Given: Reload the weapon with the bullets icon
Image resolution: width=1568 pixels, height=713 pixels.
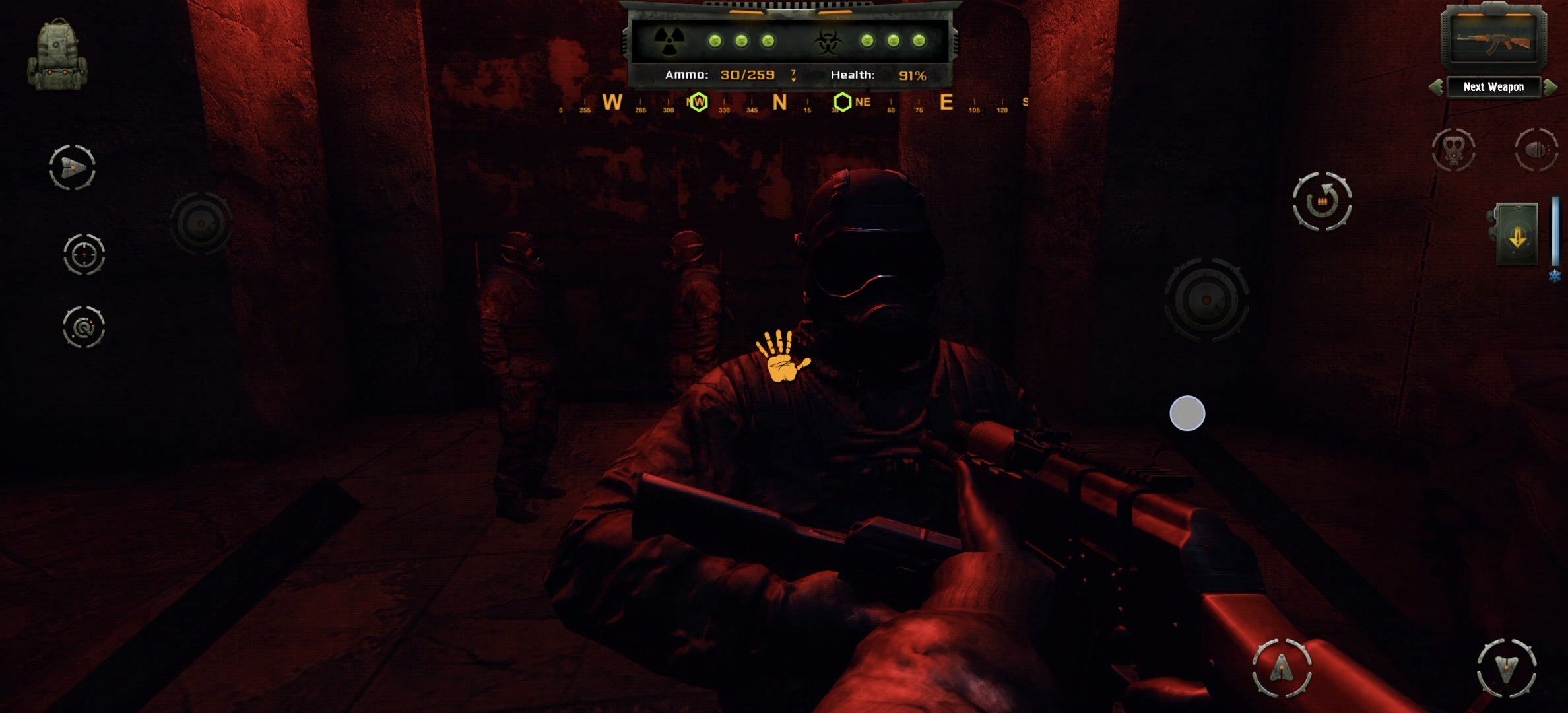Looking at the screenshot, I should 1322,201.
